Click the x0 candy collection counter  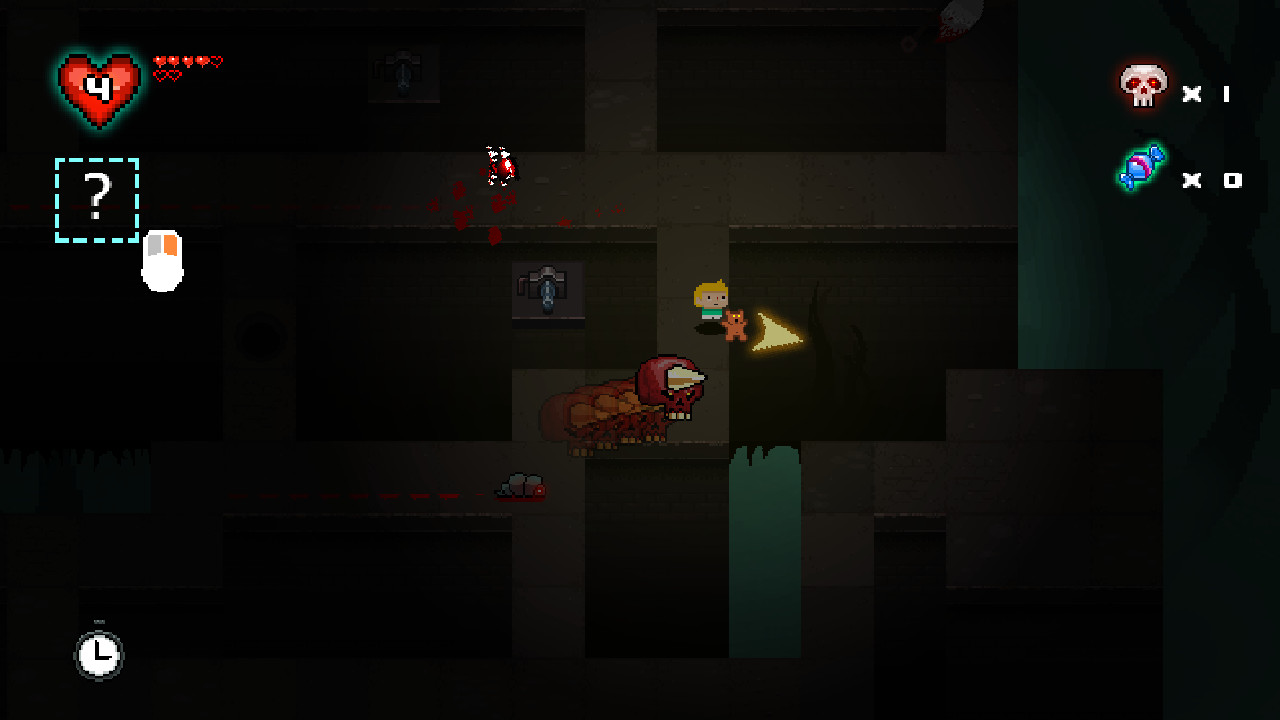tap(1212, 180)
